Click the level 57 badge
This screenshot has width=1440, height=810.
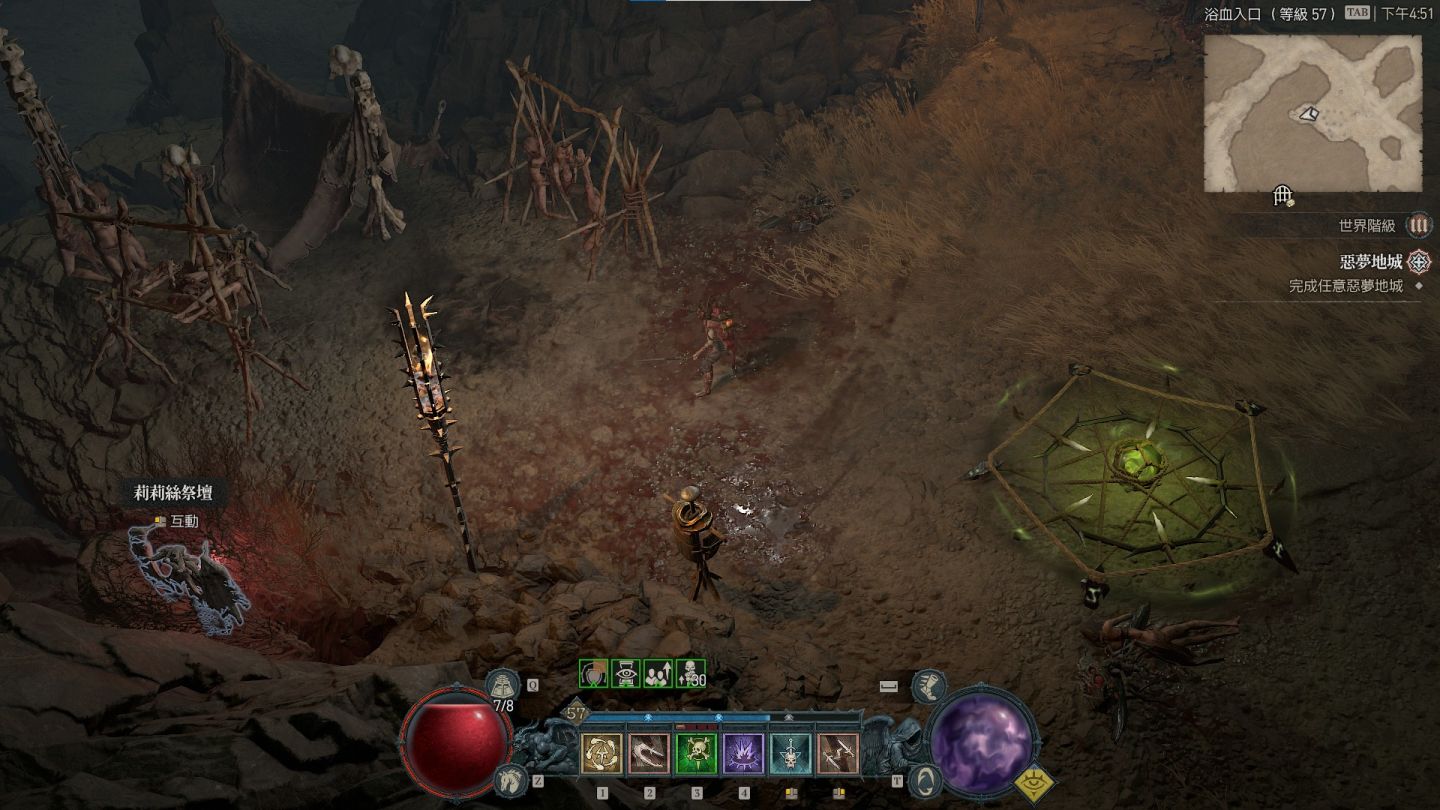click(x=576, y=714)
